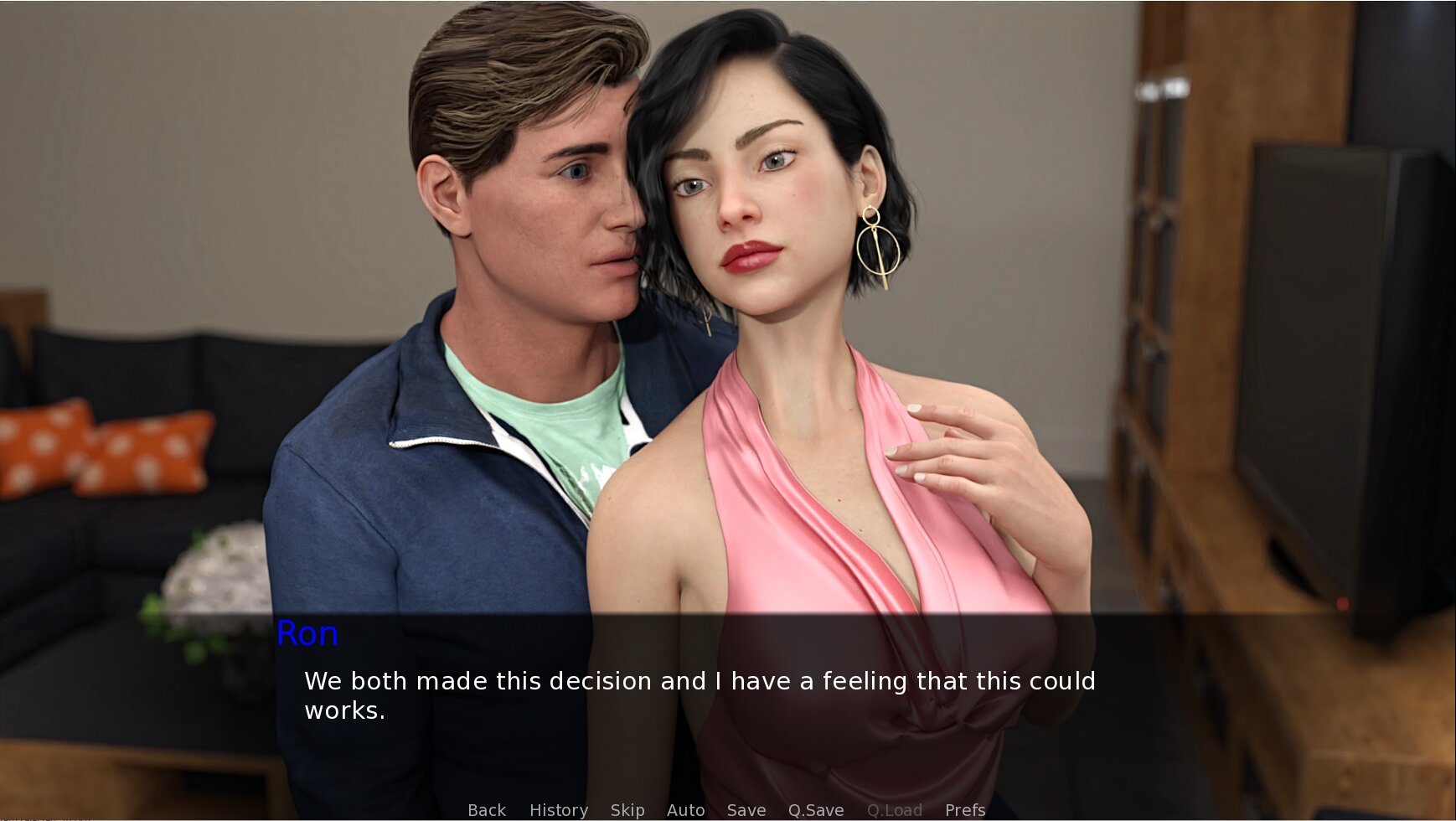Go back using the Back button
The width and height of the screenshot is (1456, 821).
pos(487,810)
